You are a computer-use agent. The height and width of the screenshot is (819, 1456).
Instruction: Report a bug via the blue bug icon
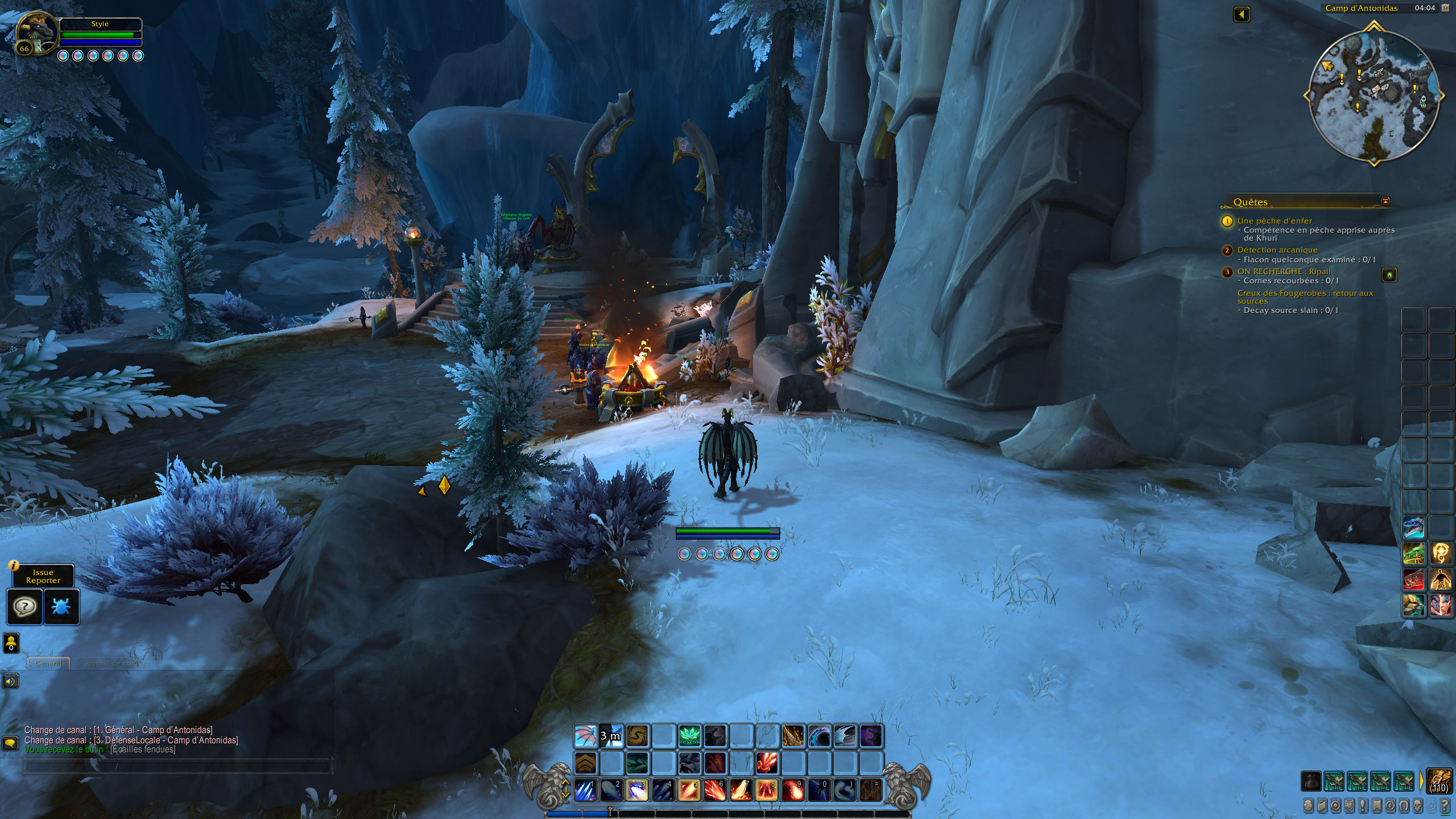coord(61,606)
